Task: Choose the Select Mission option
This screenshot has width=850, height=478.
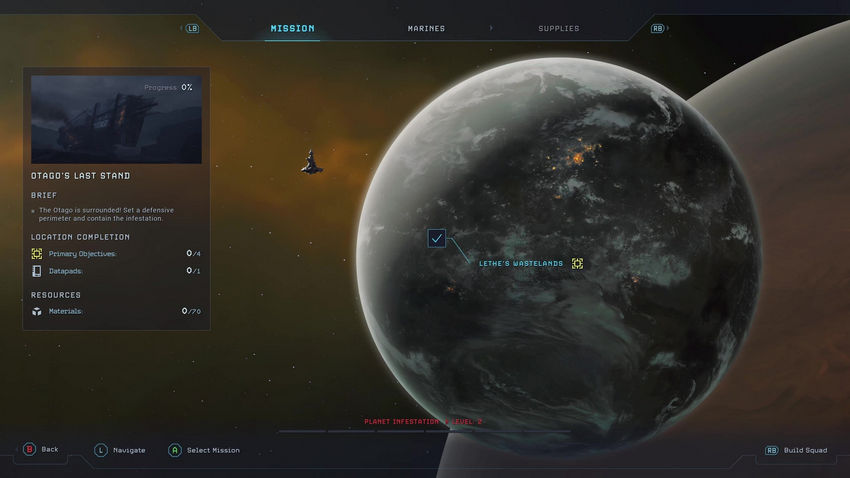Action: [204, 450]
